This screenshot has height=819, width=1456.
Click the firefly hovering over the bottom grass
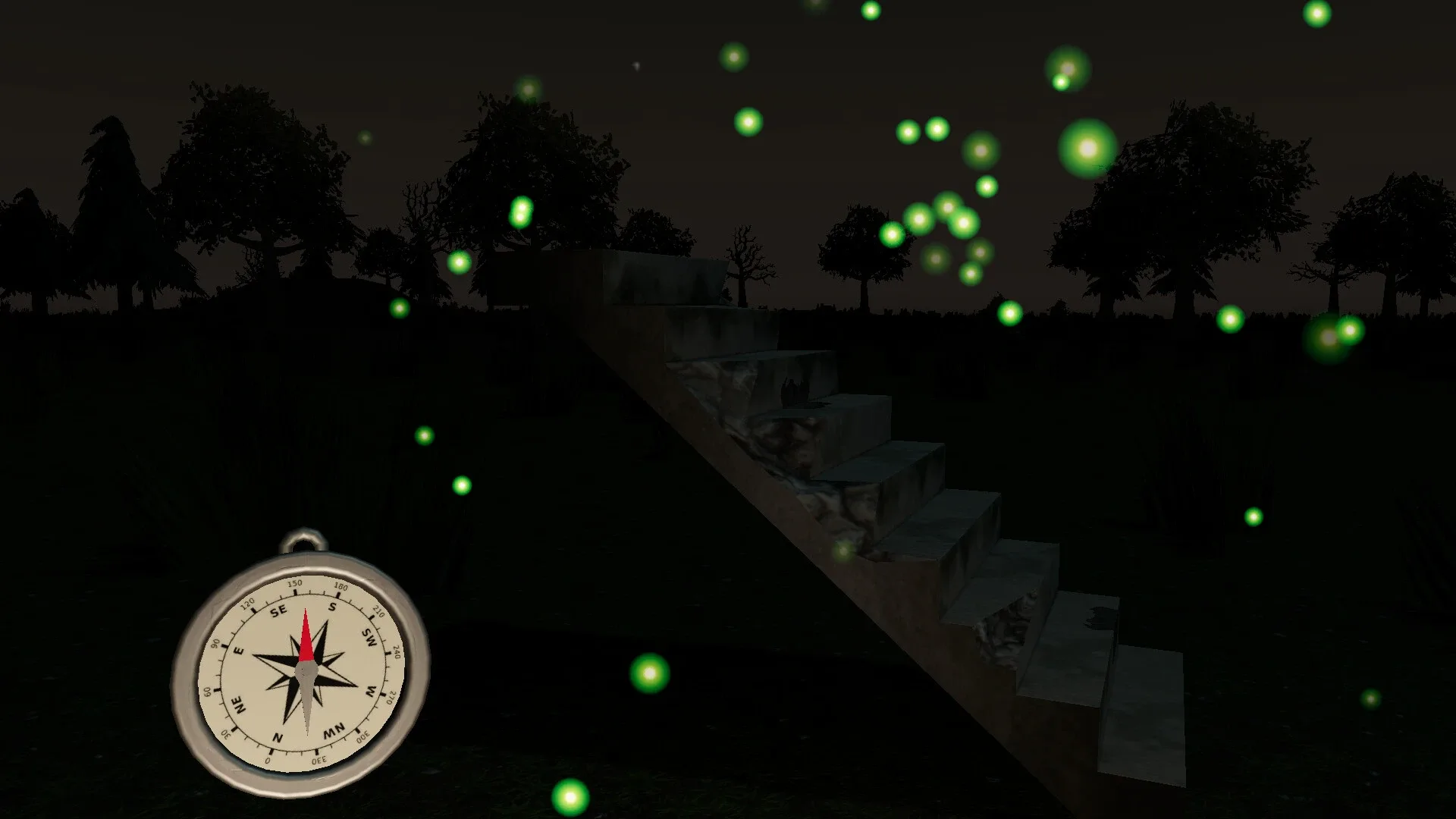[570, 798]
